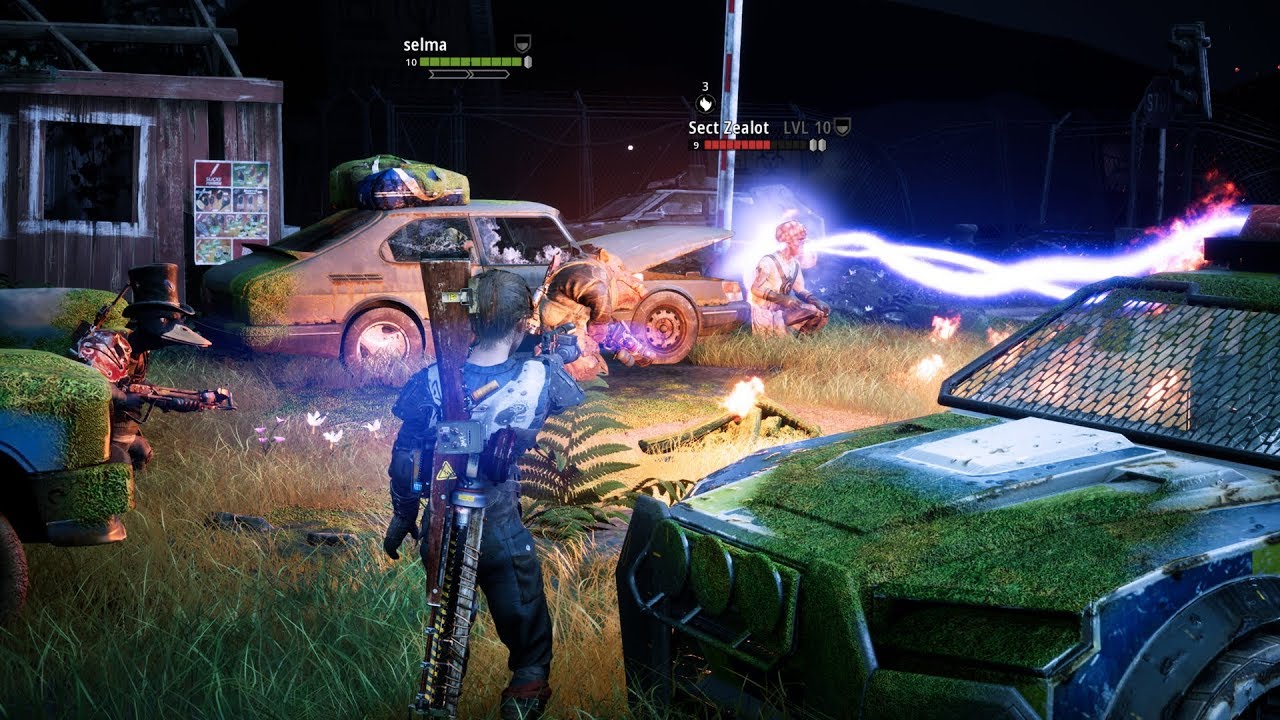Viewport: 1280px width, 720px height.
Task: Click selma's green health bar
Action: [x=471, y=62]
